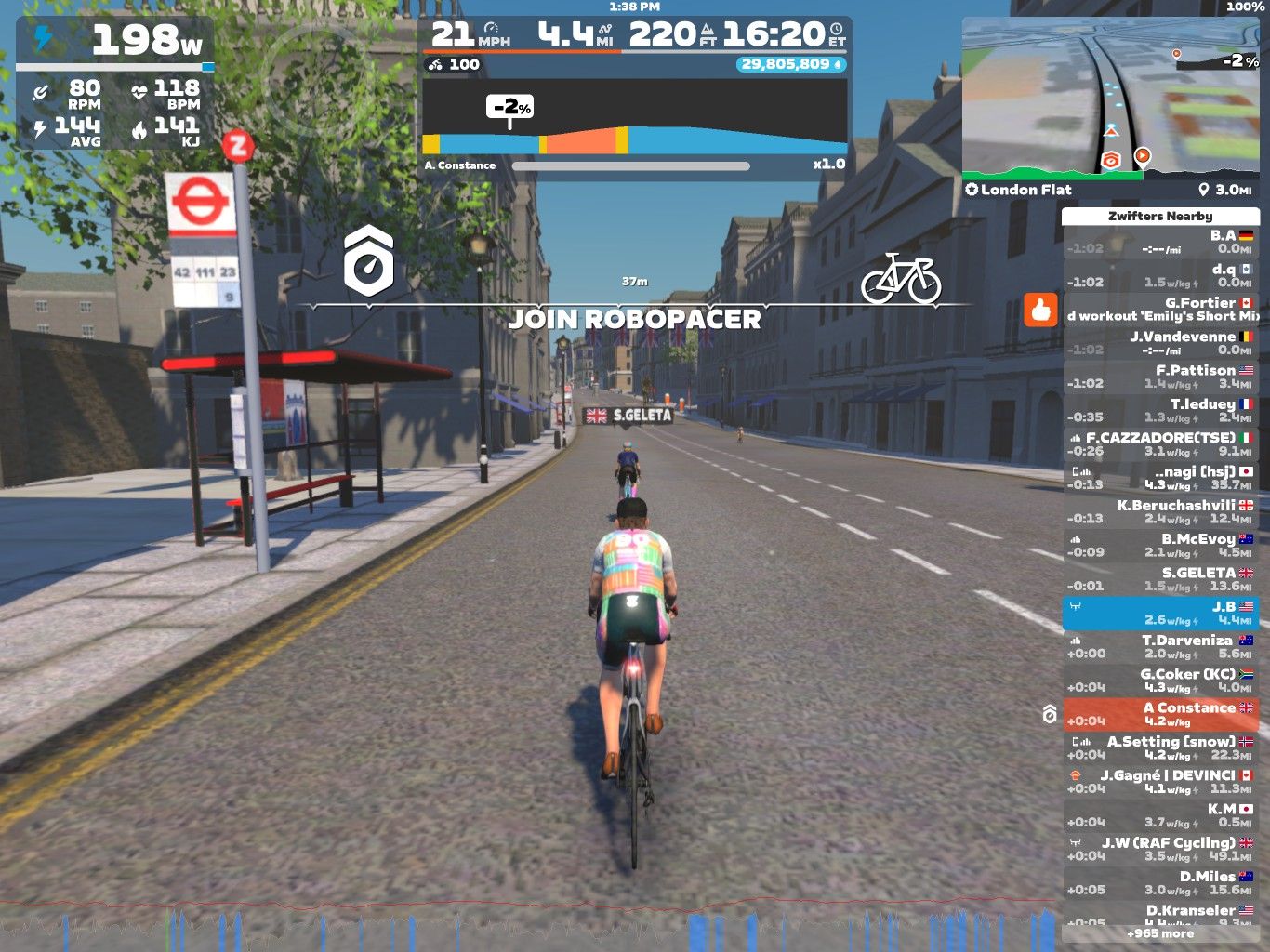This screenshot has height=952, width=1270.
Task: Select D.Miles in Zwifters Nearby
Action: pos(1160,882)
